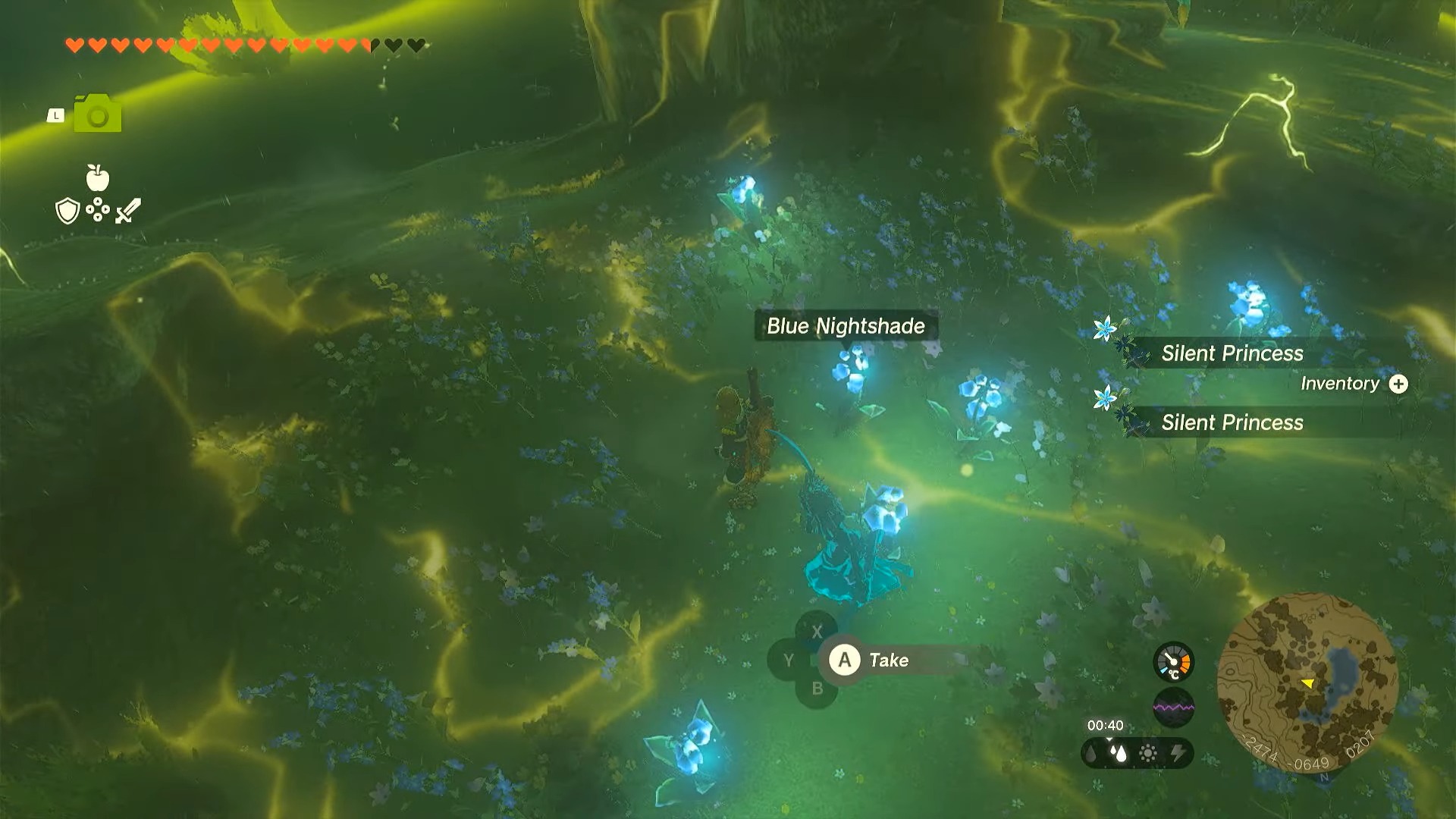Image resolution: width=1456 pixels, height=819 pixels.
Task: Click the sunny weather forecast icon
Action: pos(1148,752)
